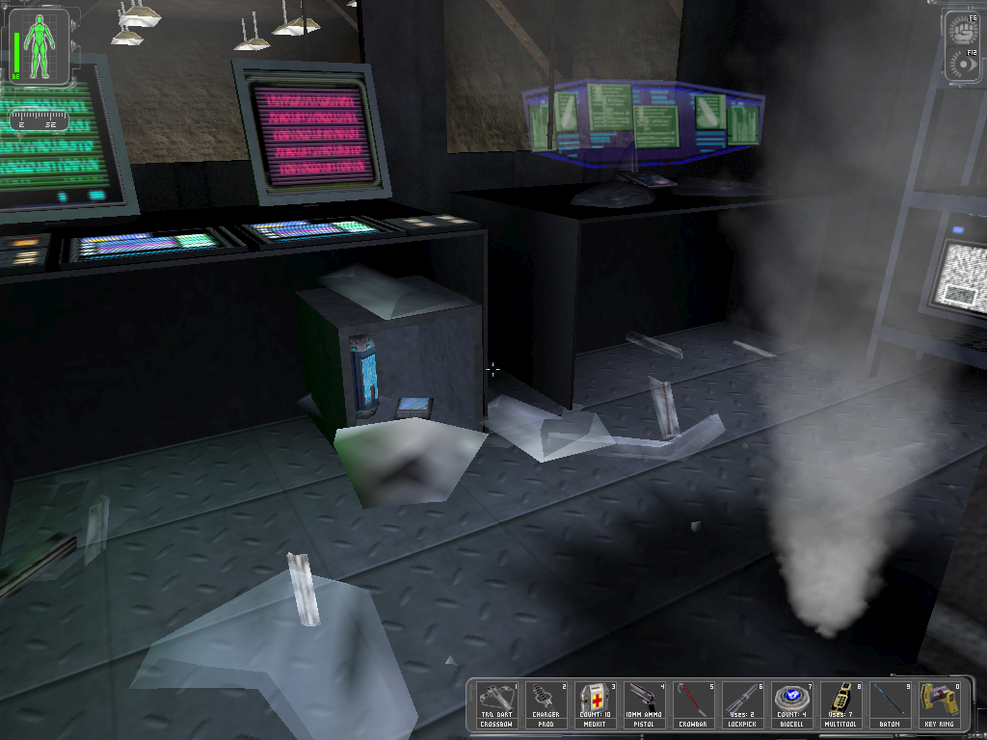This screenshot has width=987, height=740.
Task: Pick the lockpick slot
Action: pos(742,703)
